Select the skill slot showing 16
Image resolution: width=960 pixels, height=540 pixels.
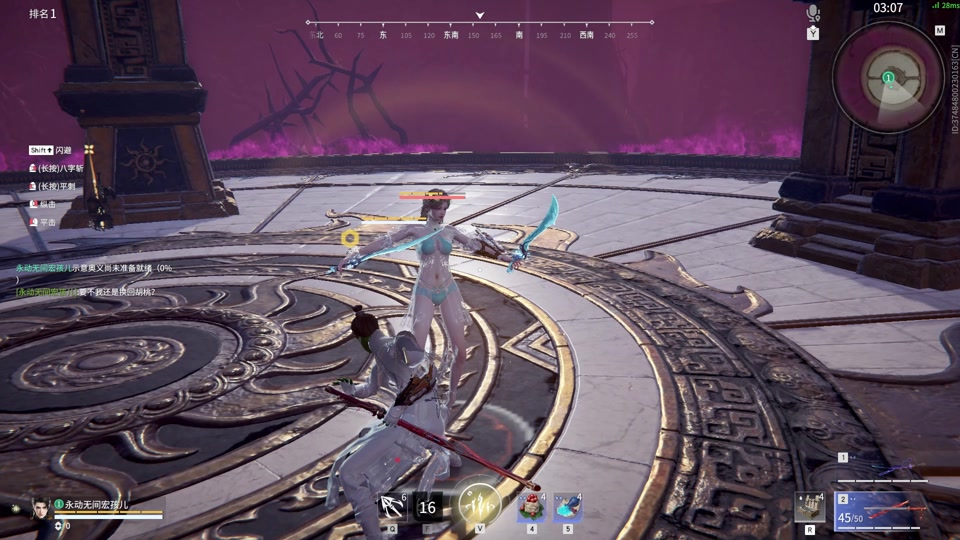click(x=427, y=507)
